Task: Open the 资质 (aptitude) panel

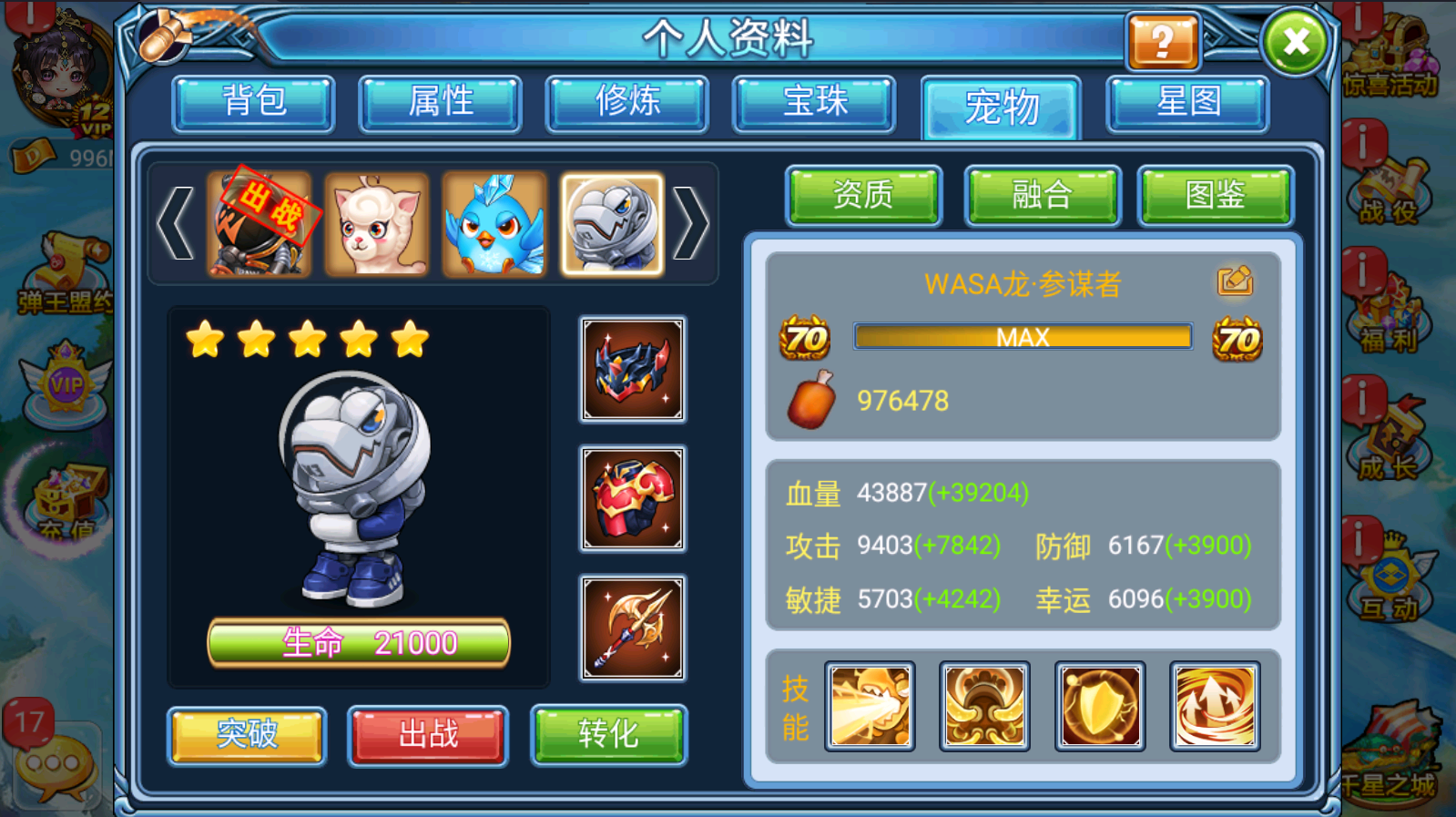Action: (863, 195)
